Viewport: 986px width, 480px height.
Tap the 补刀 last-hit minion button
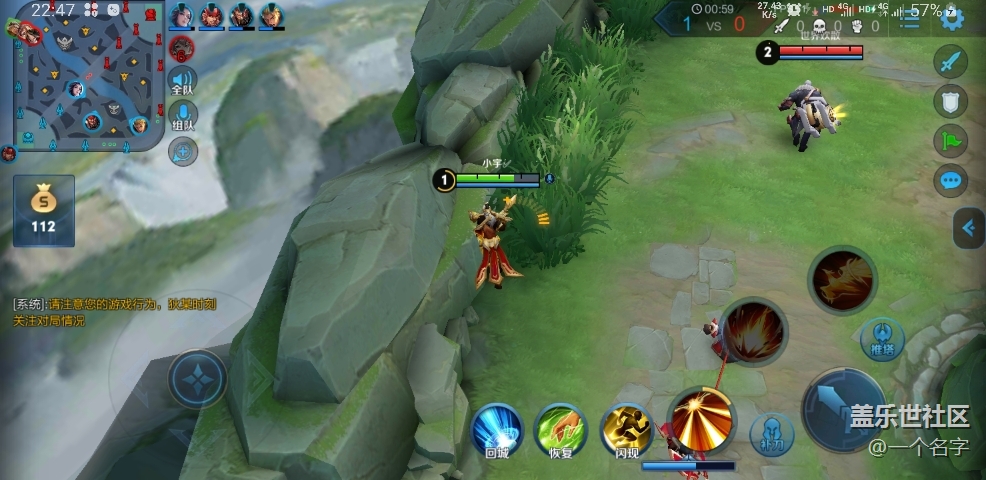pos(771,433)
